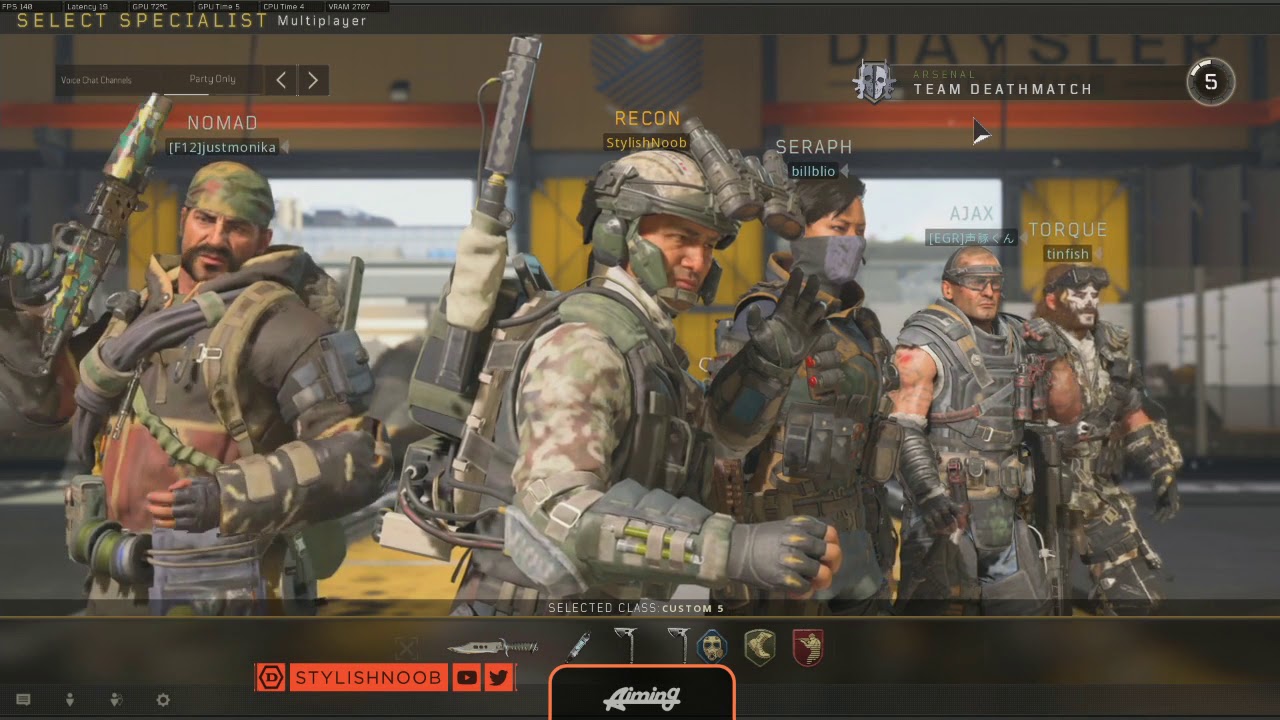1280x720 pixels.
Task: Click the combat knife in the loadout
Action: (x=492, y=647)
